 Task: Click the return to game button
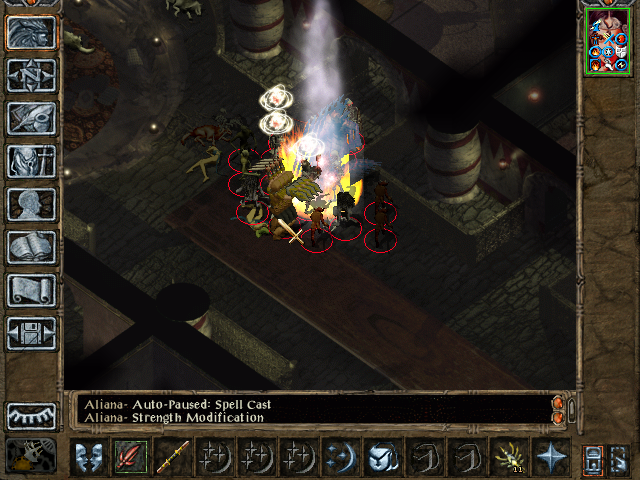(x=31, y=33)
